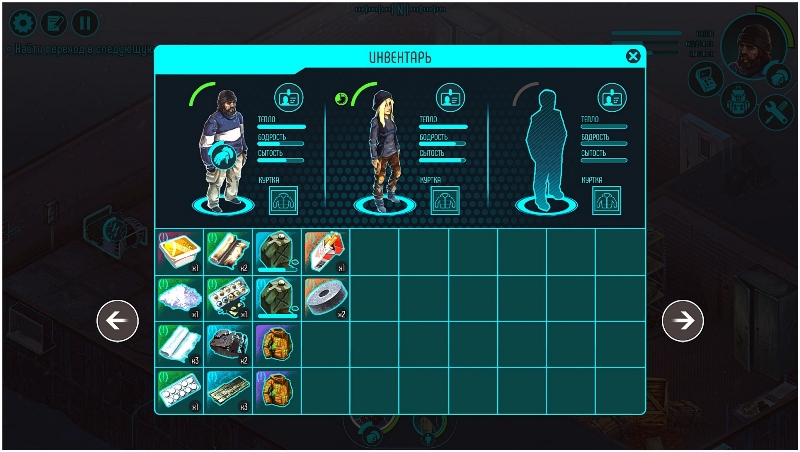Select the cigarette pack item
This screenshot has width=800, height=452.
[325, 250]
